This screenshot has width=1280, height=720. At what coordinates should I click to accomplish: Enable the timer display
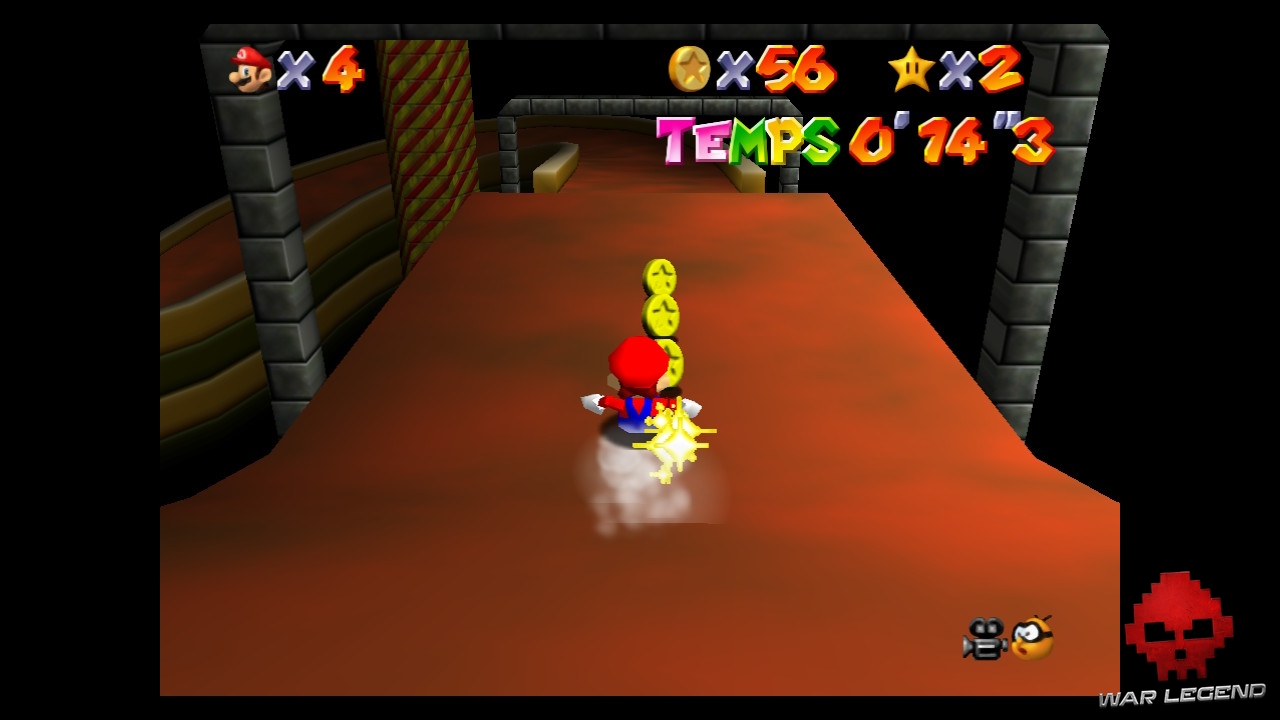[850, 140]
